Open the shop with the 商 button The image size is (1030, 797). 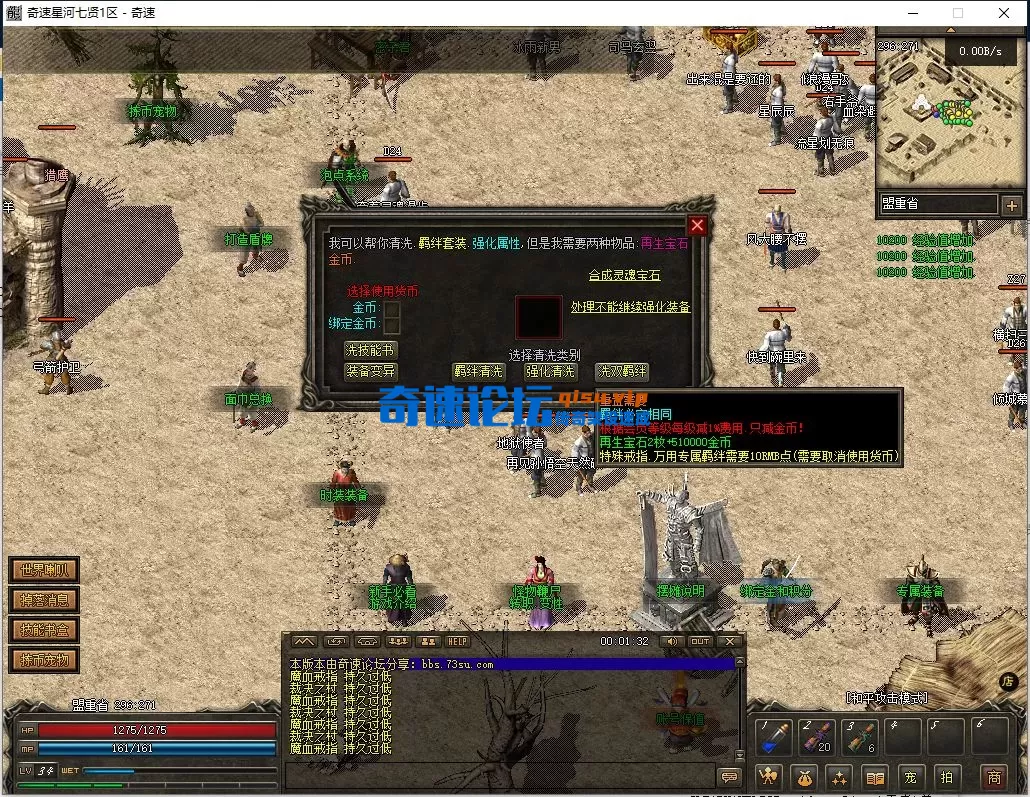993,777
